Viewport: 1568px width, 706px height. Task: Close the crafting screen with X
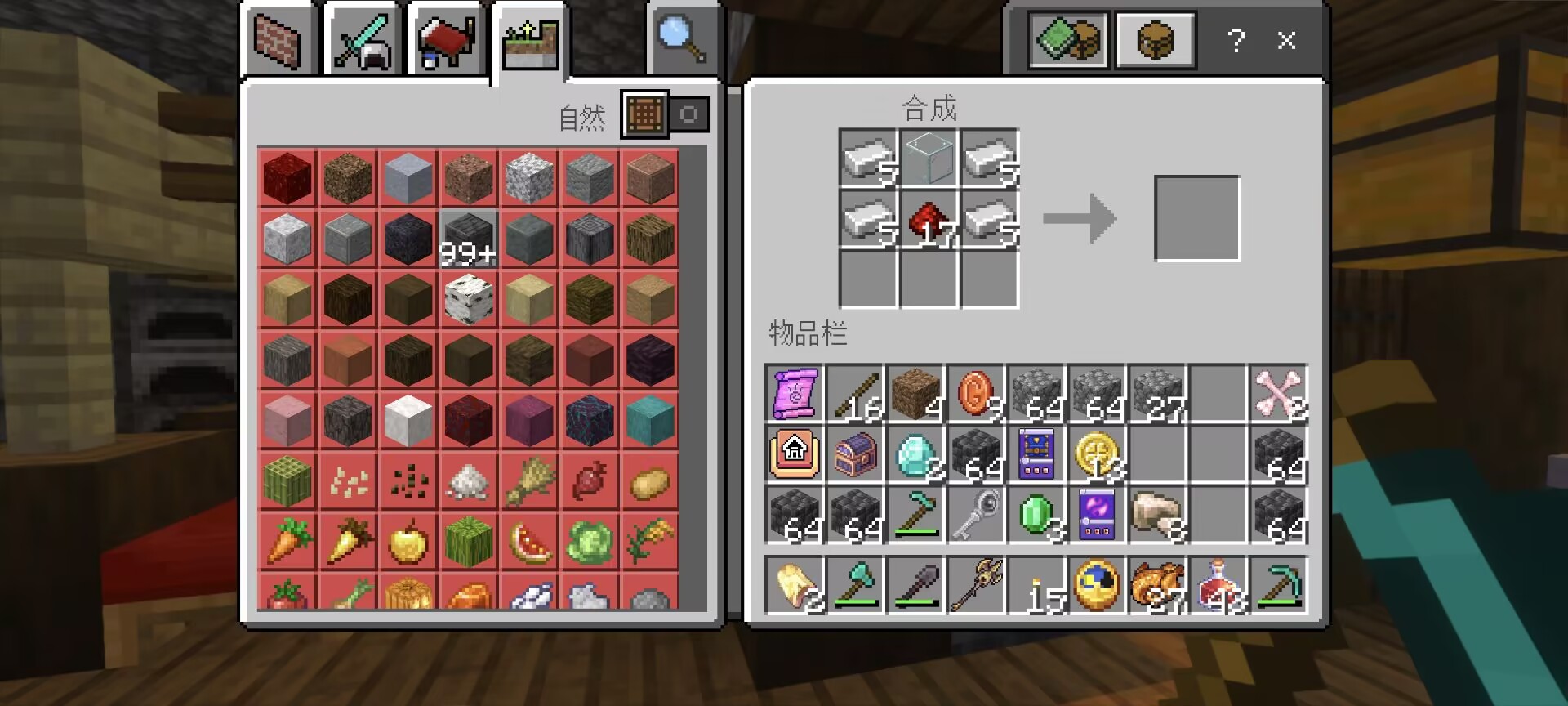1286,40
